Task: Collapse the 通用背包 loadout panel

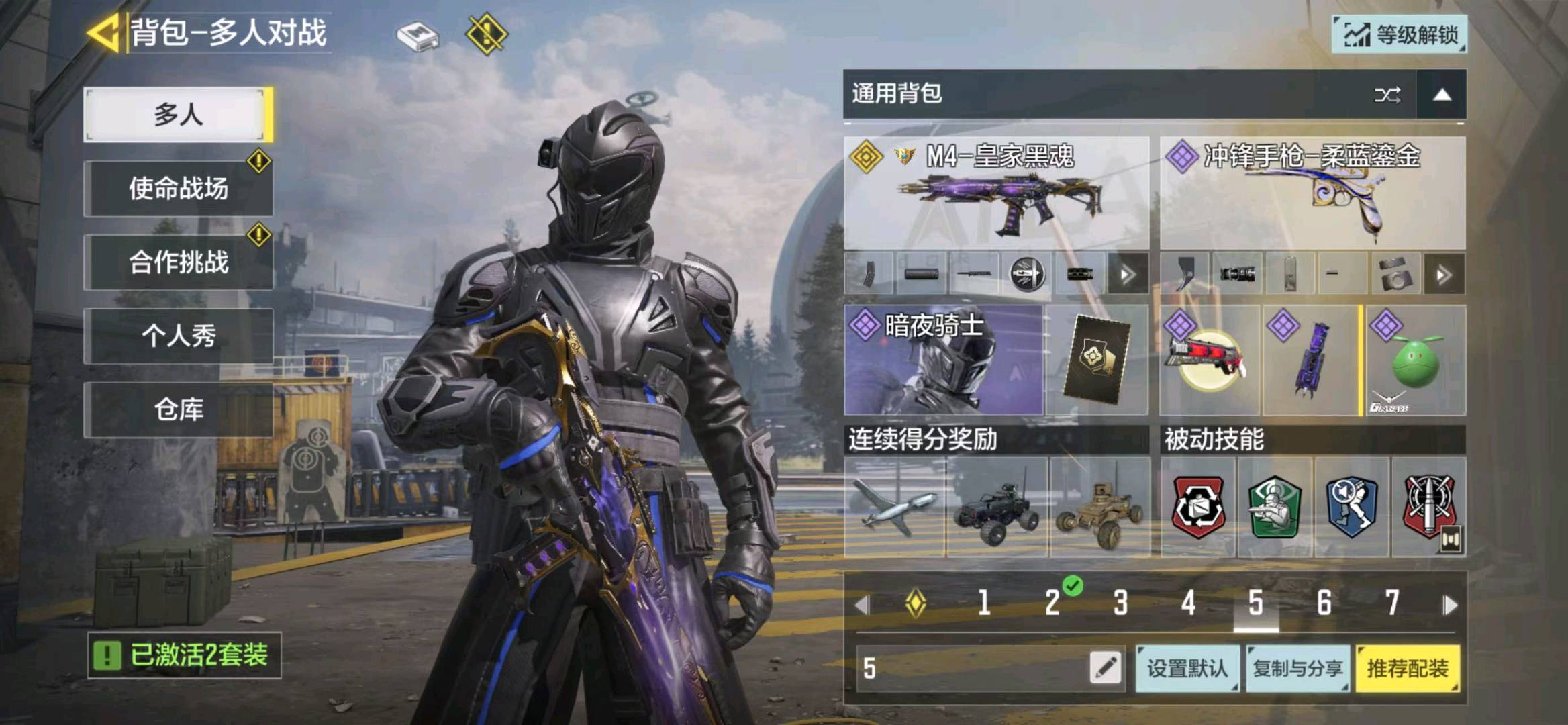Action: point(1441,95)
